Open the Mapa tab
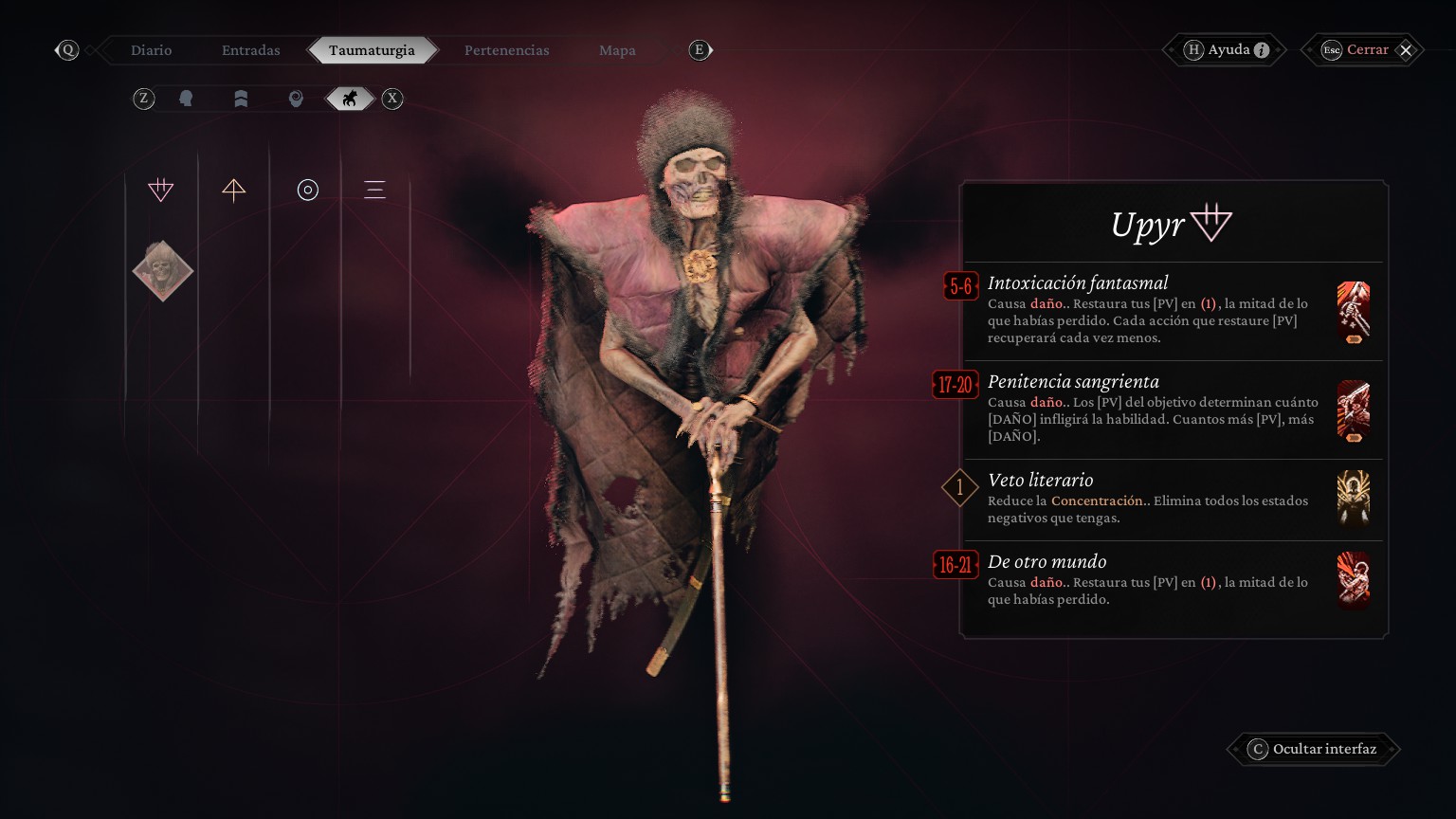This screenshot has width=1456, height=819. pyautogui.click(x=617, y=50)
